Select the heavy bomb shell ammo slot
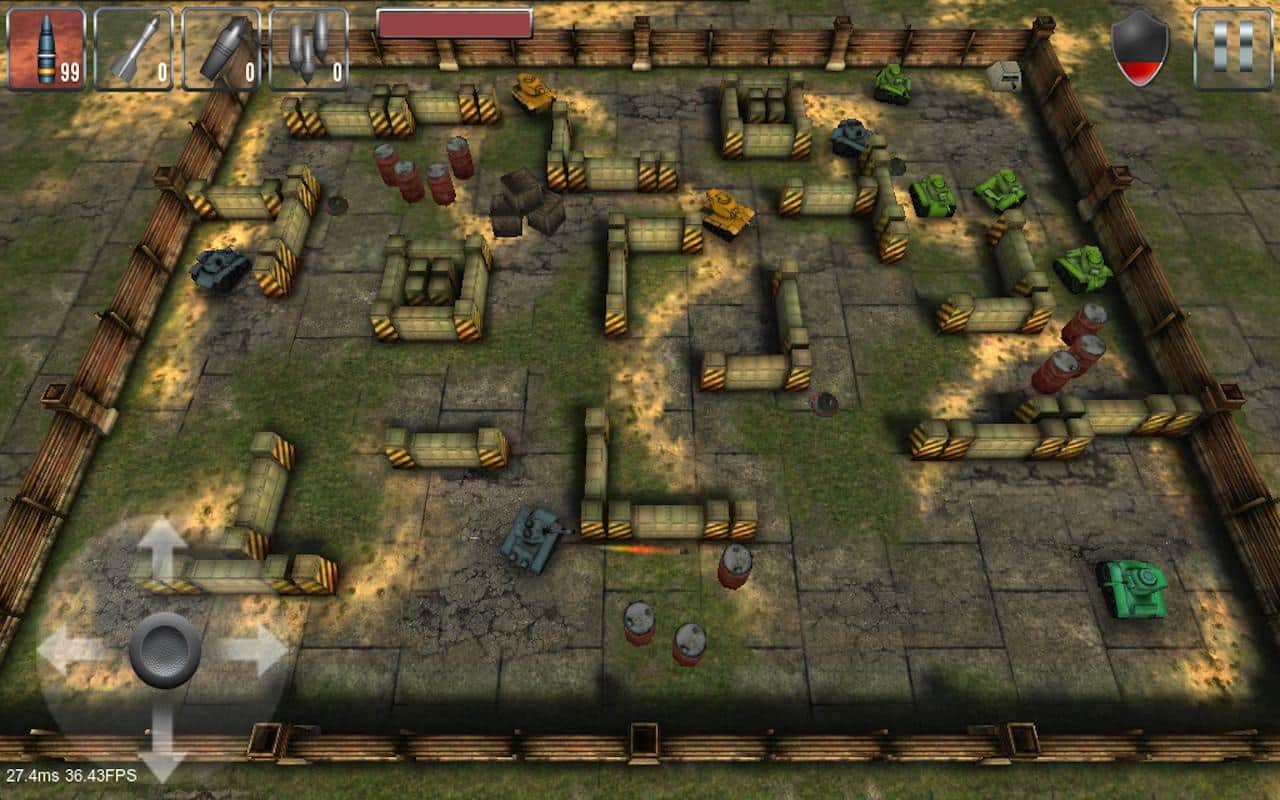1280x800 pixels. pyautogui.click(x=221, y=48)
